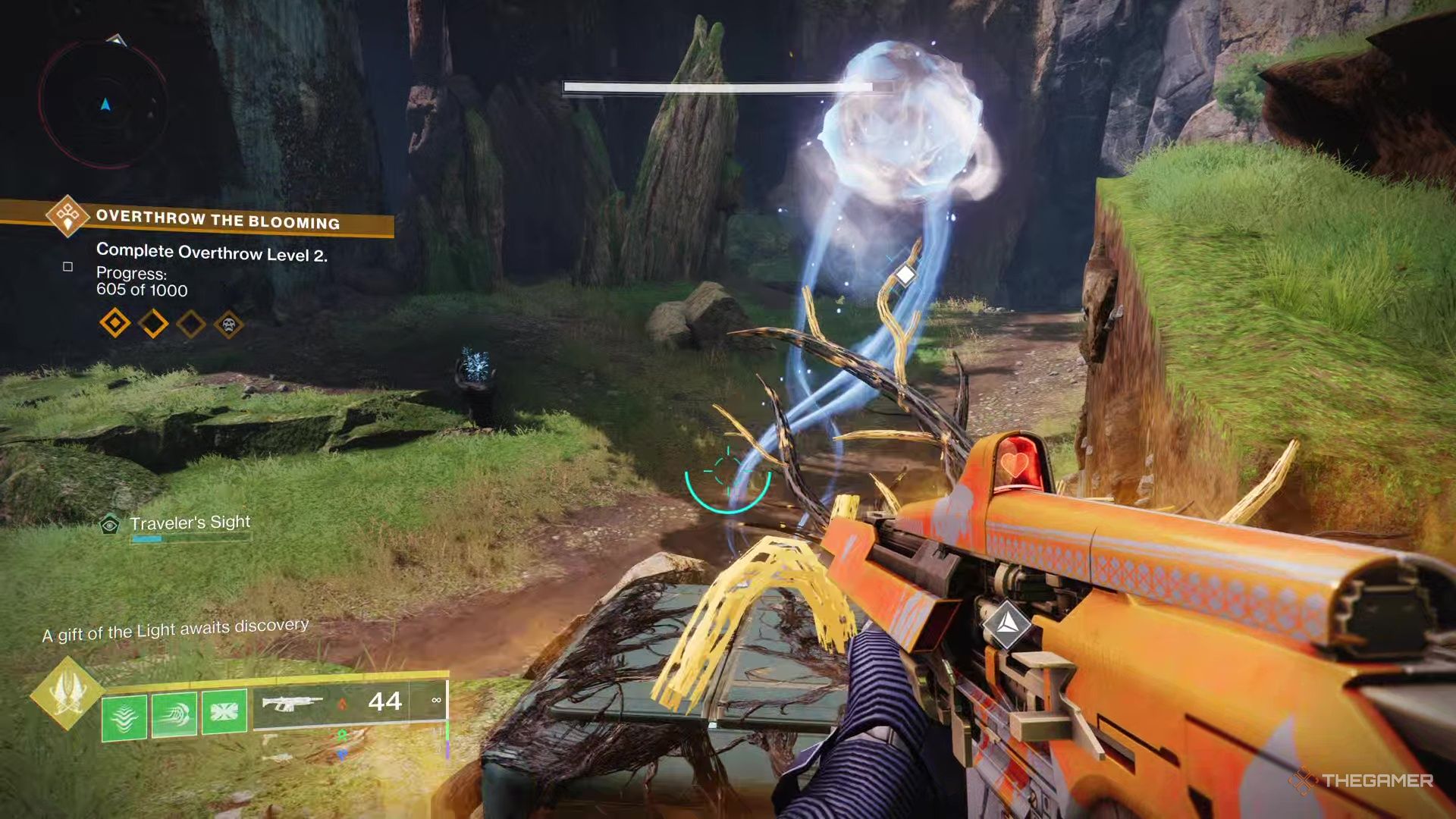Click the melee ability icon

175,714
